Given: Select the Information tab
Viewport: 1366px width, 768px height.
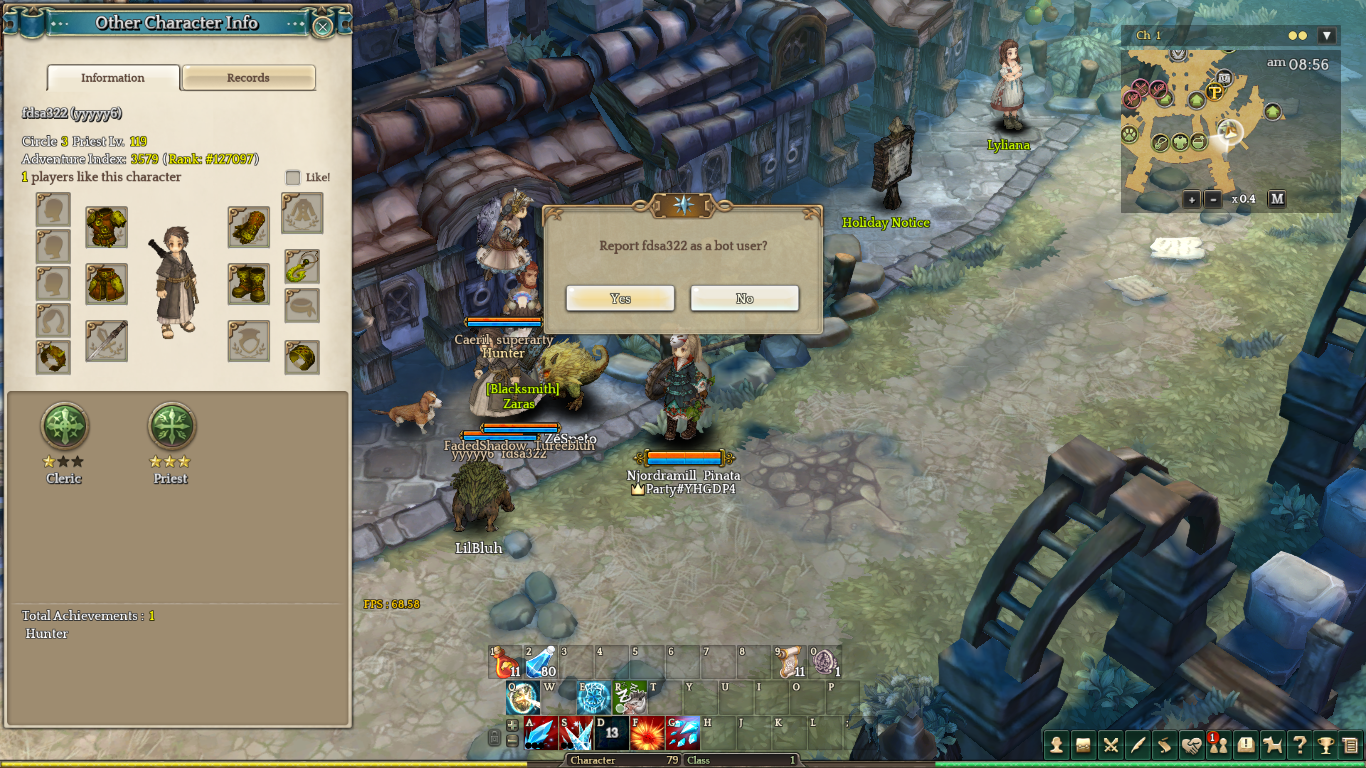Looking at the screenshot, I should click(113, 78).
